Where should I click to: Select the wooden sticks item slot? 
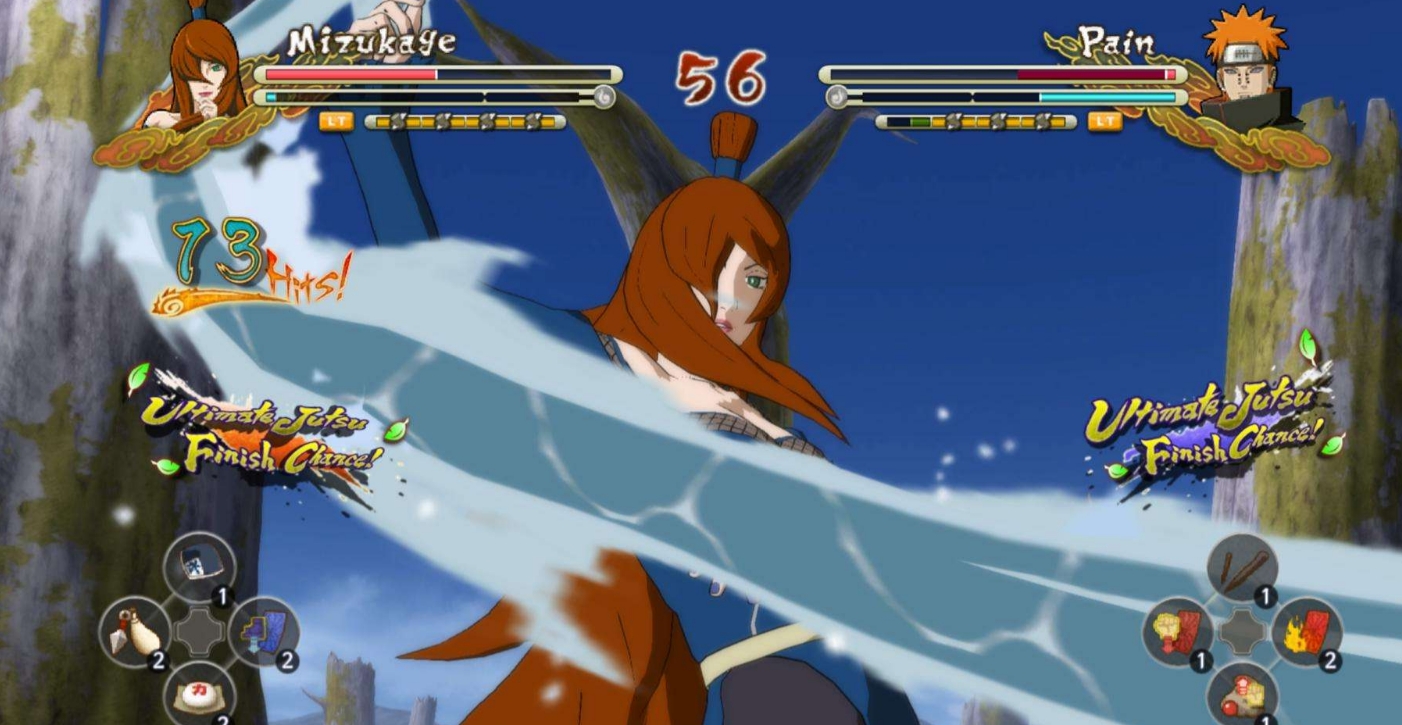[x=1242, y=569]
